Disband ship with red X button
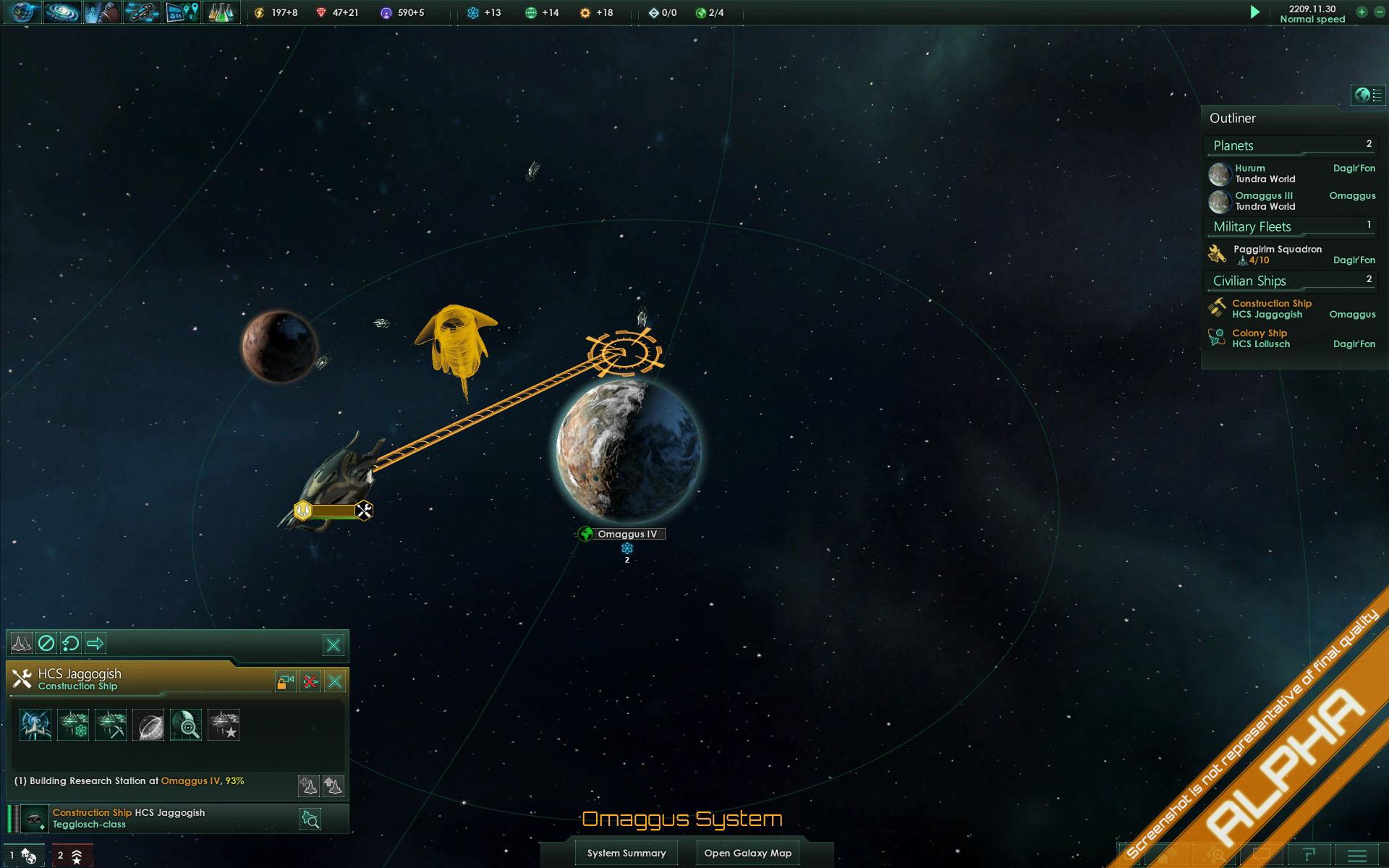 (x=310, y=681)
